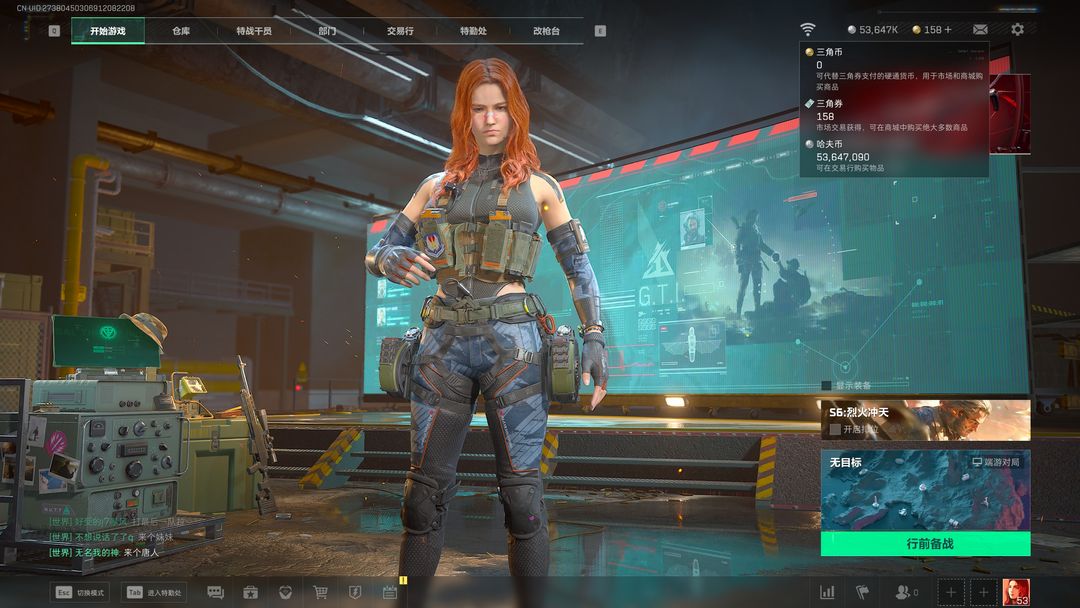Open the bar chart statistics icon
The image size is (1080, 608).
827,592
